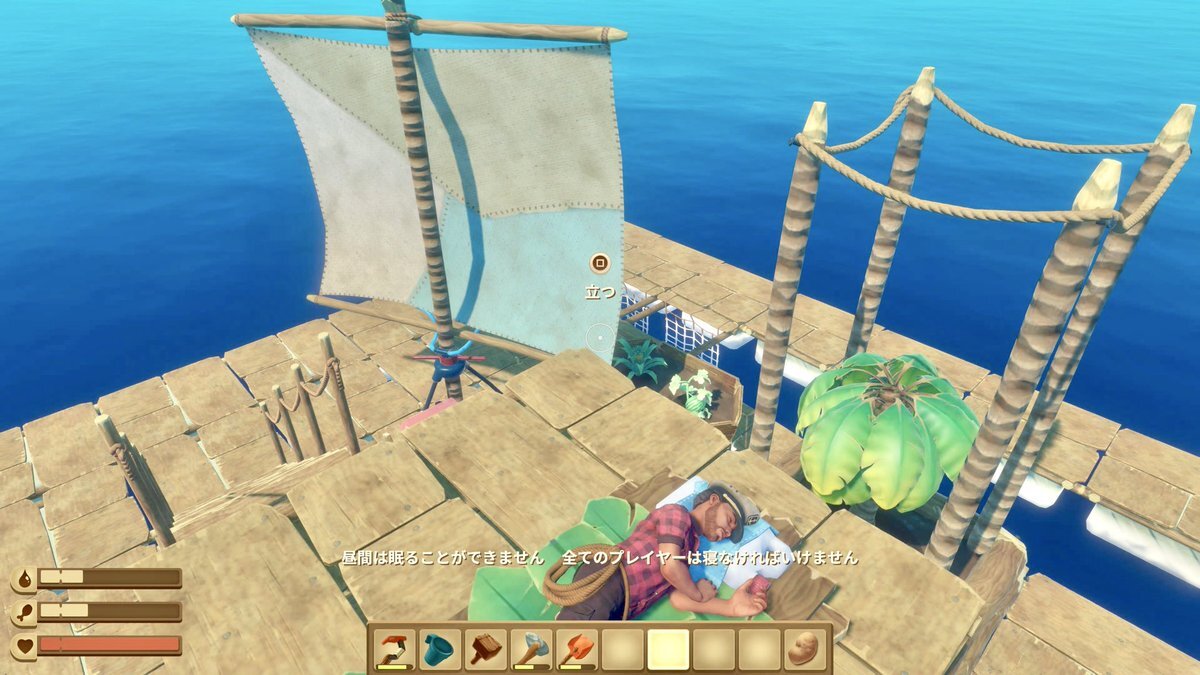Image resolution: width=1200 pixels, height=675 pixels.
Task: Choose the stone axe hotbar slot
Action: pyautogui.click(x=532, y=649)
